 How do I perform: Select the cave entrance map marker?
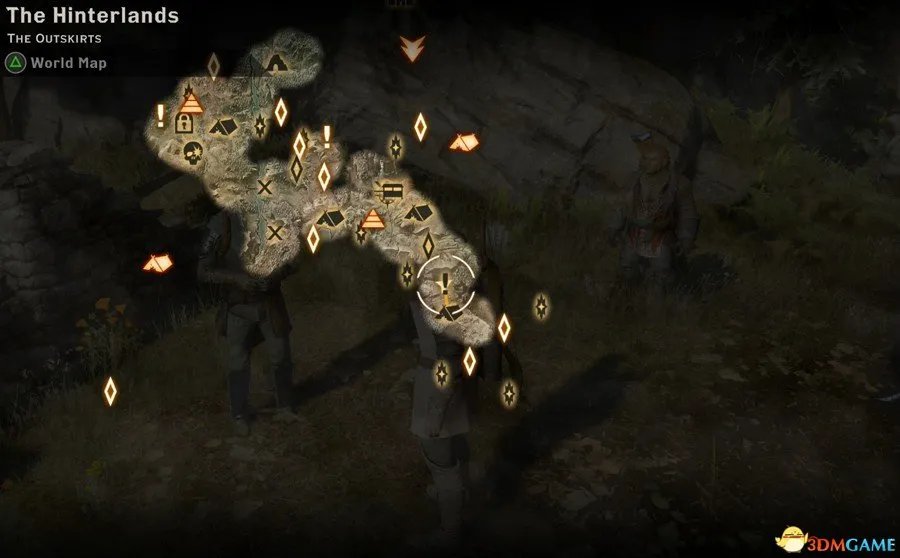click(277, 64)
